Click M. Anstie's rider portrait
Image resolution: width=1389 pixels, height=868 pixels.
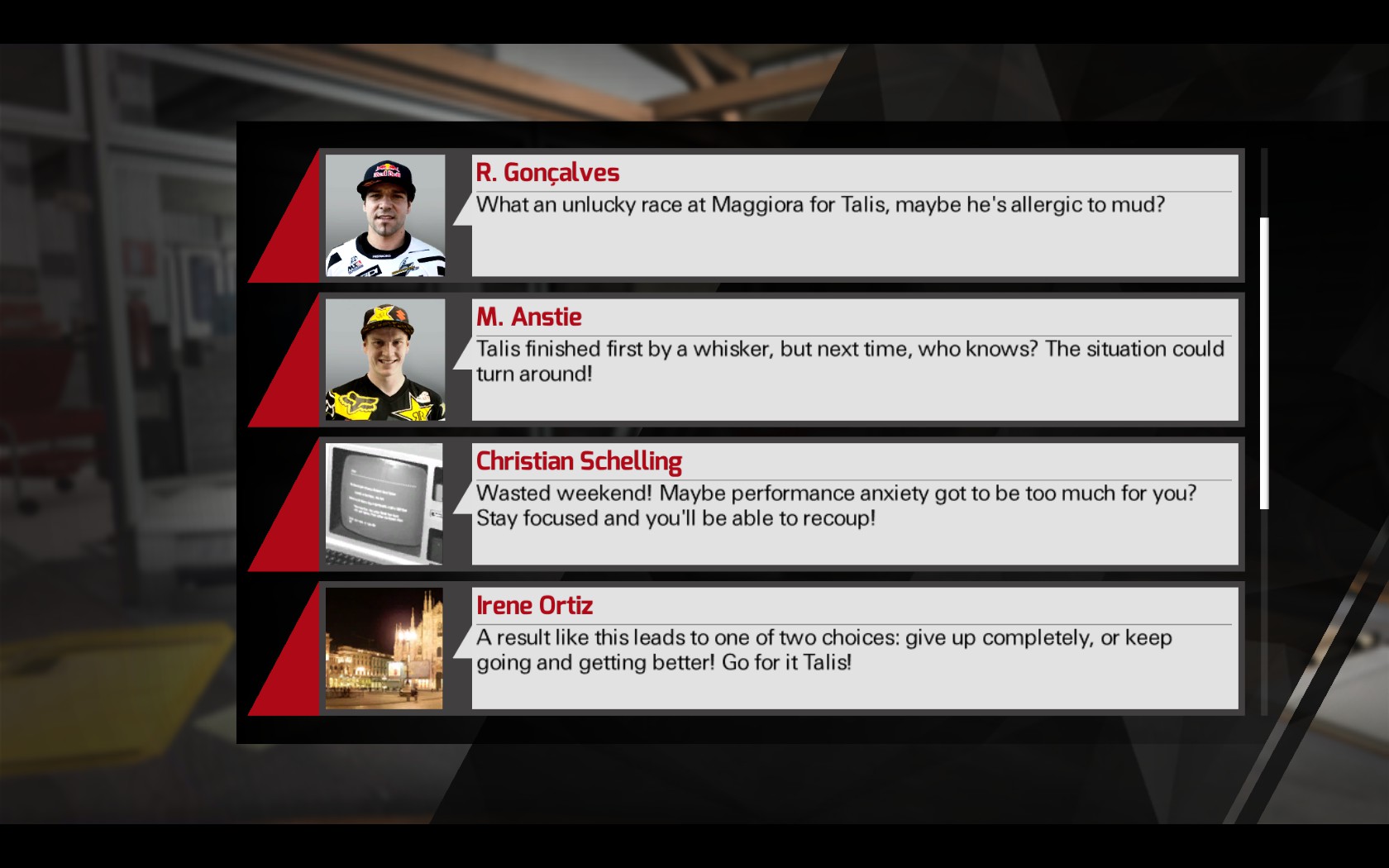[x=385, y=360]
